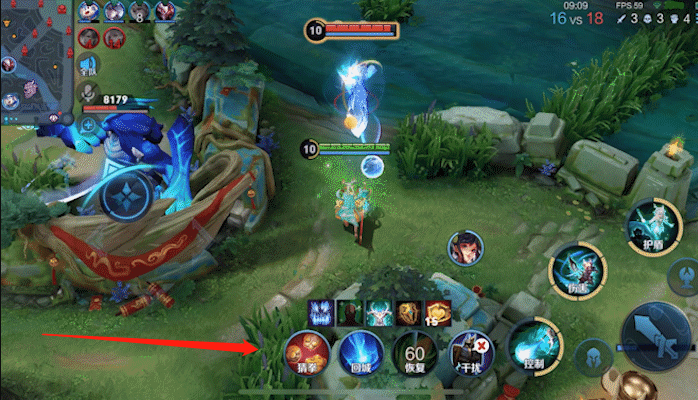Image resolution: width=698 pixels, height=400 pixels.
Task: Click the deer antler equipment icon
Action: 380,312
